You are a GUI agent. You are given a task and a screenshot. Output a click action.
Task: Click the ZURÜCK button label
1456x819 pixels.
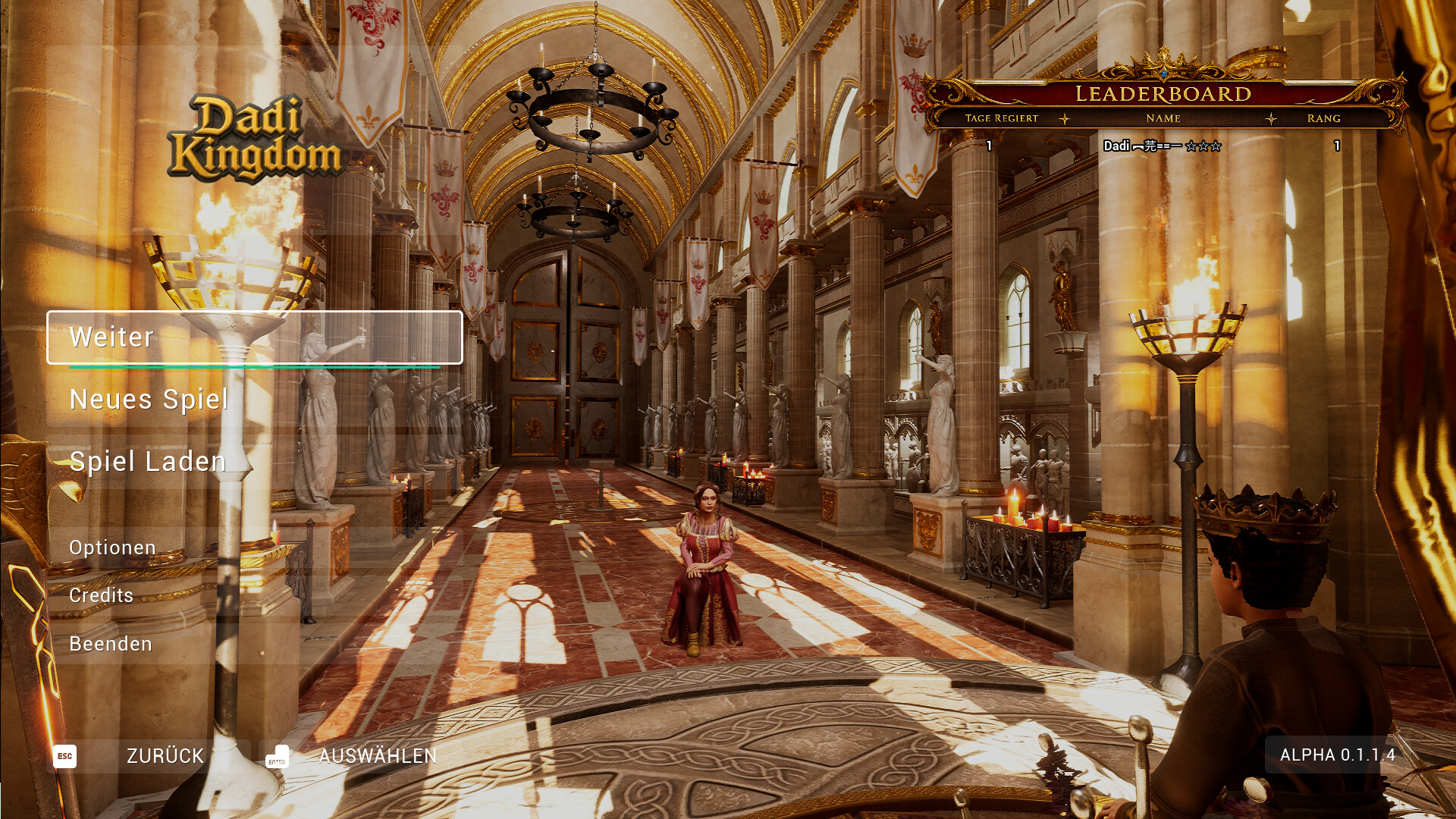click(x=164, y=756)
